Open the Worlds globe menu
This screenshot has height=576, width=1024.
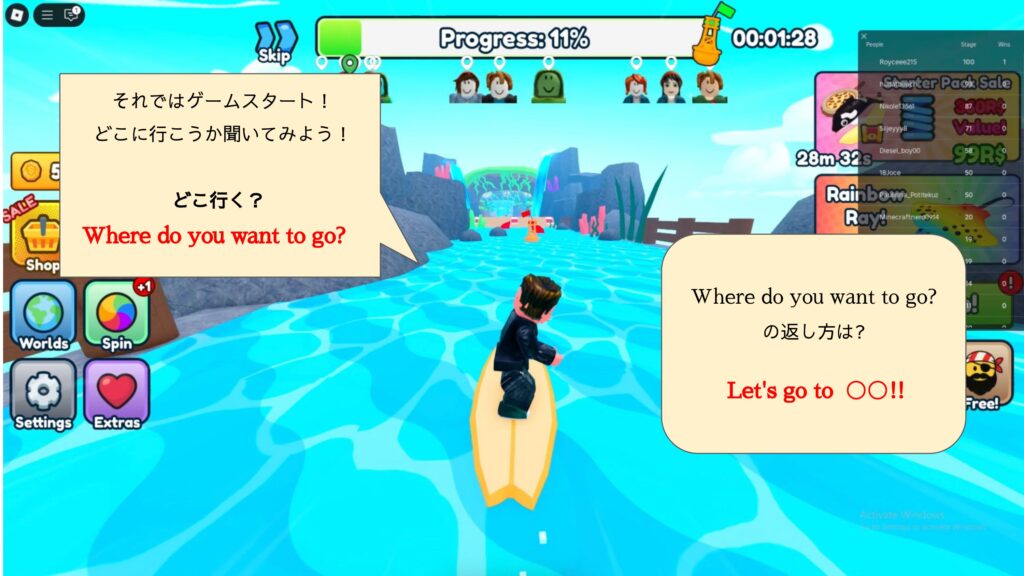pos(43,316)
